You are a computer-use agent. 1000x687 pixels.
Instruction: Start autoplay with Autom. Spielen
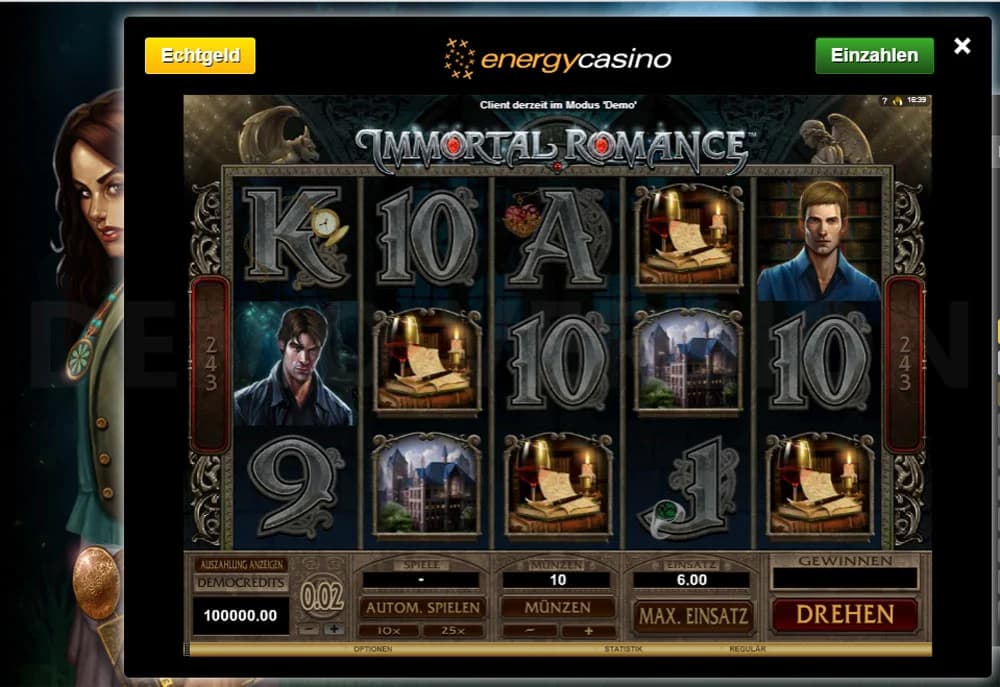(x=423, y=608)
